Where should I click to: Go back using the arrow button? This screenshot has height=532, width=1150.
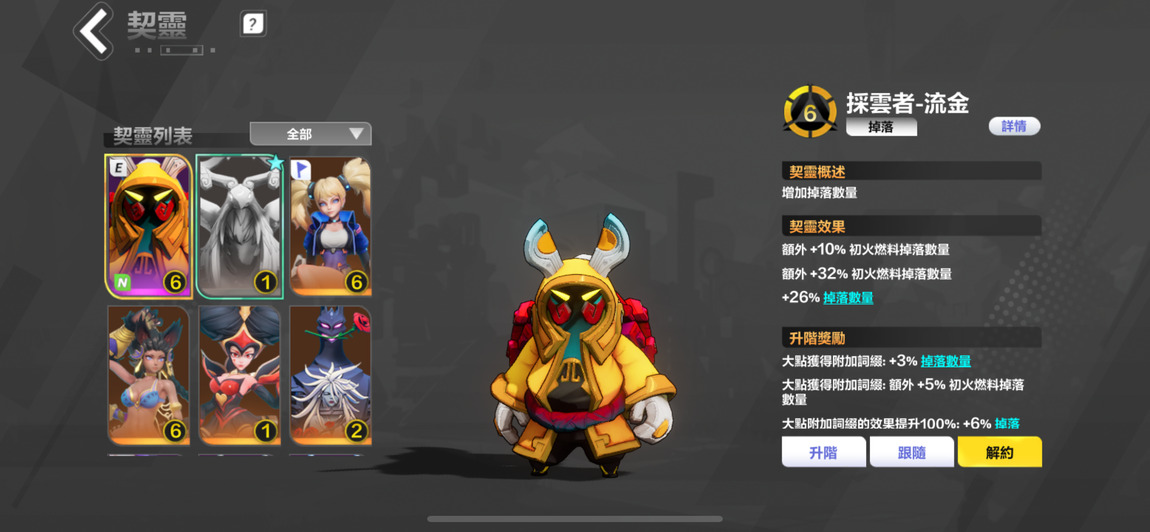point(94,31)
